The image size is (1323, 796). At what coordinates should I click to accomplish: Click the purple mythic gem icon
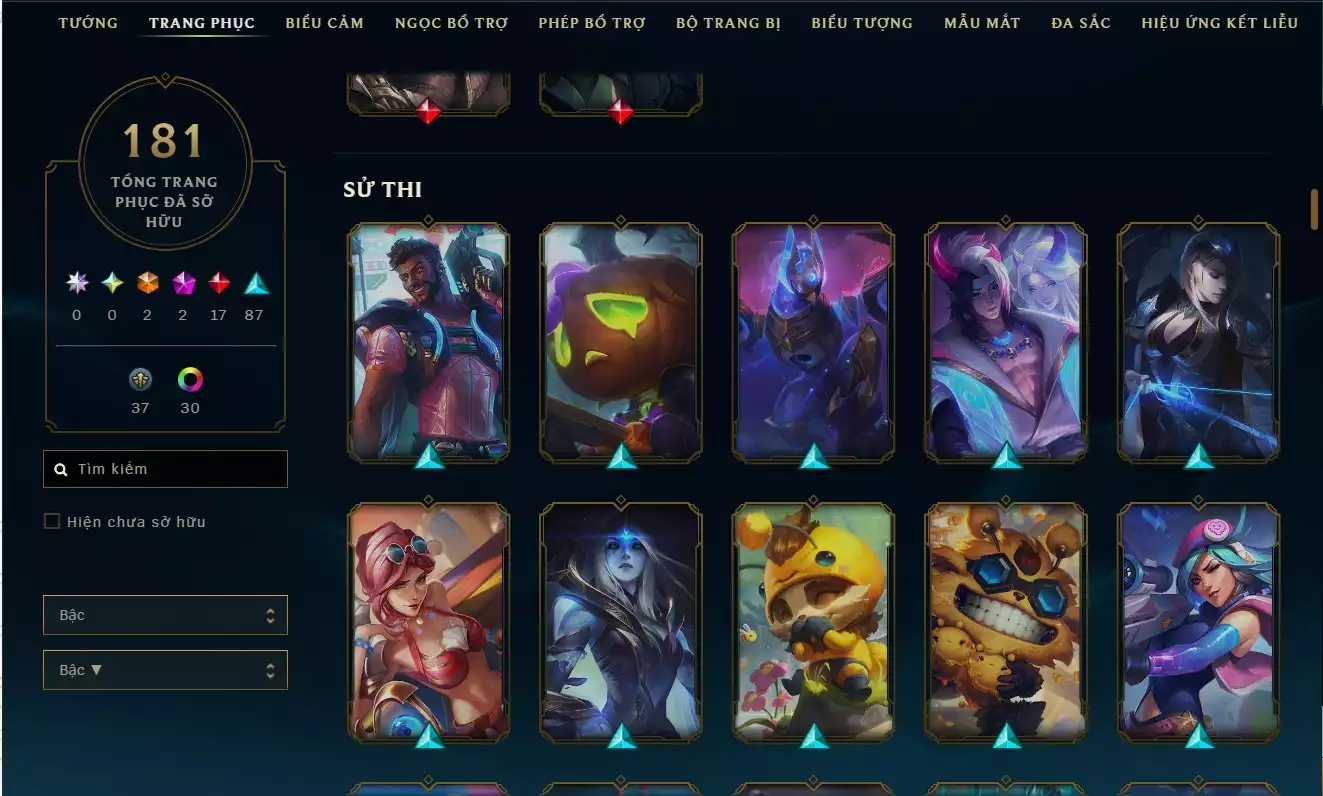183,283
